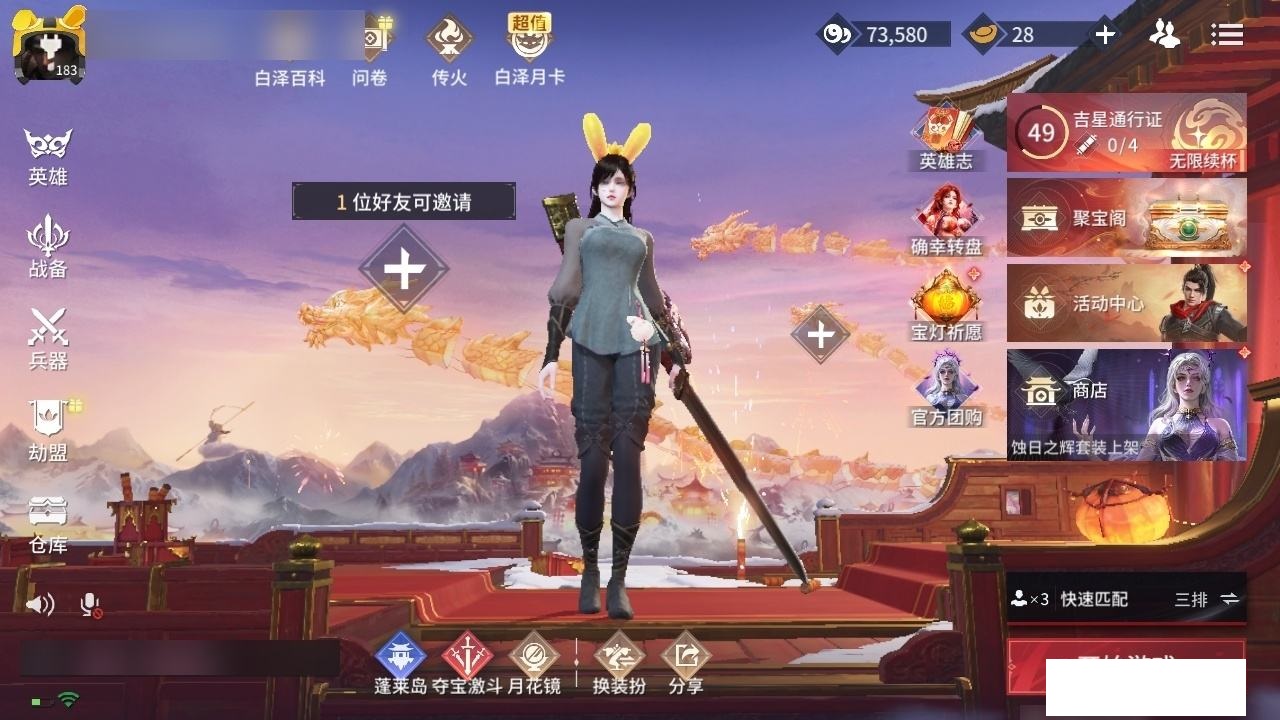Open the 战备 loadout menu
The height and width of the screenshot is (720, 1280).
pyautogui.click(x=48, y=246)
